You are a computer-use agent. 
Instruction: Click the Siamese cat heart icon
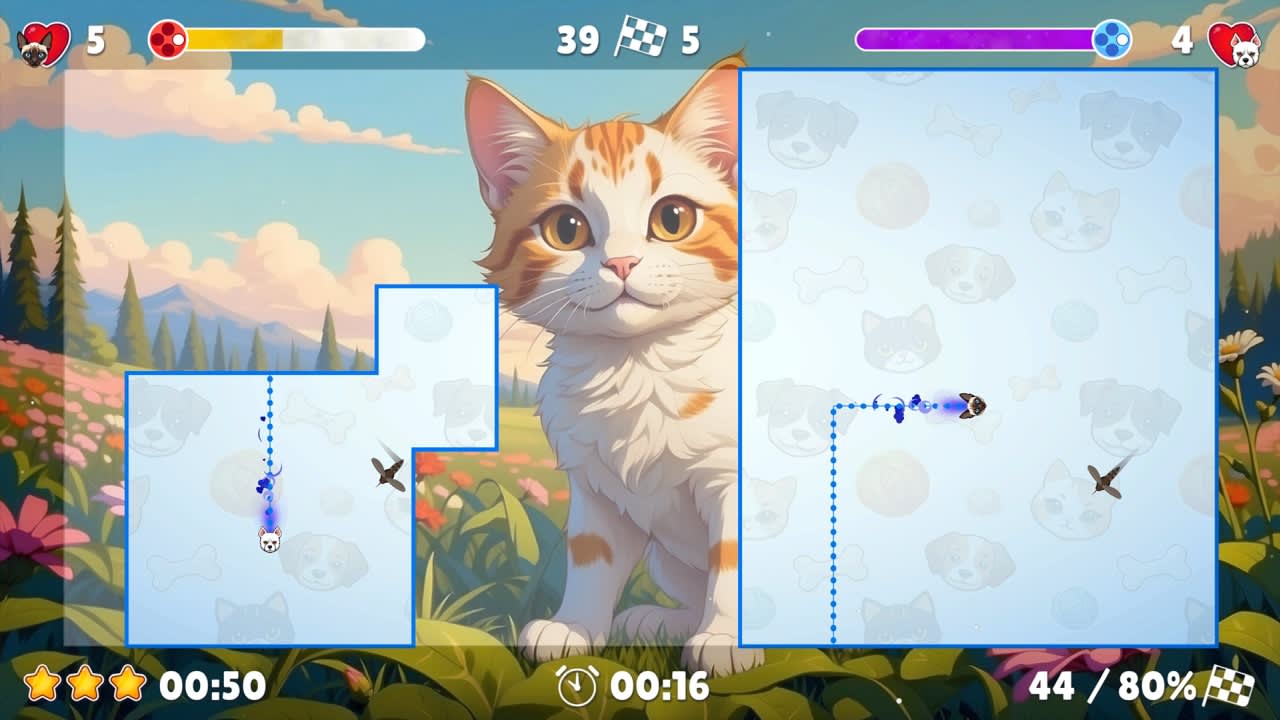click(32, 40)
